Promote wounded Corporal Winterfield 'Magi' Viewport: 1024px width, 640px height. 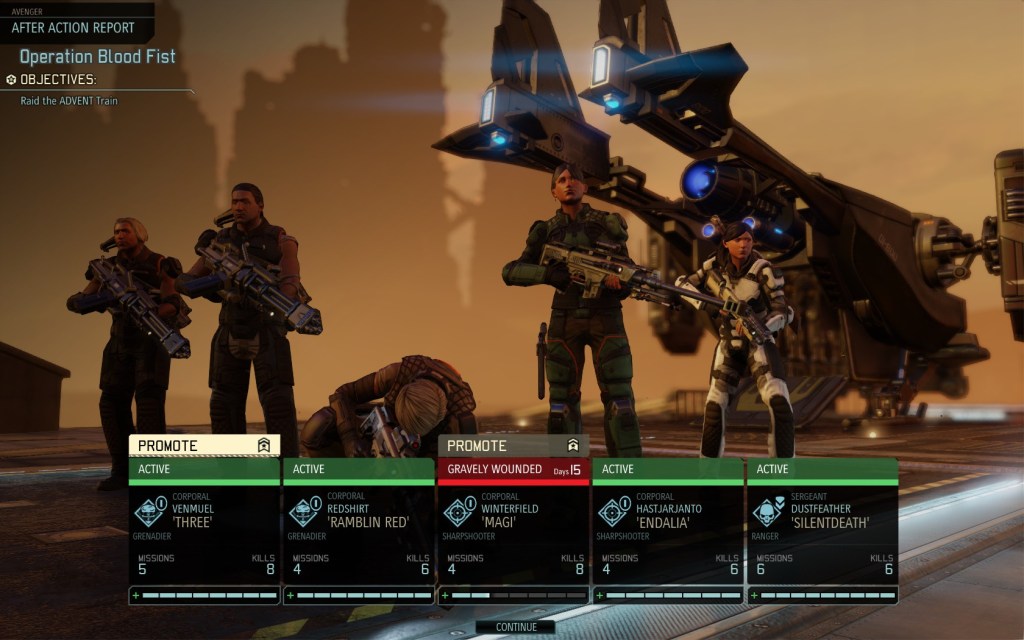click(x=513, y=445)
